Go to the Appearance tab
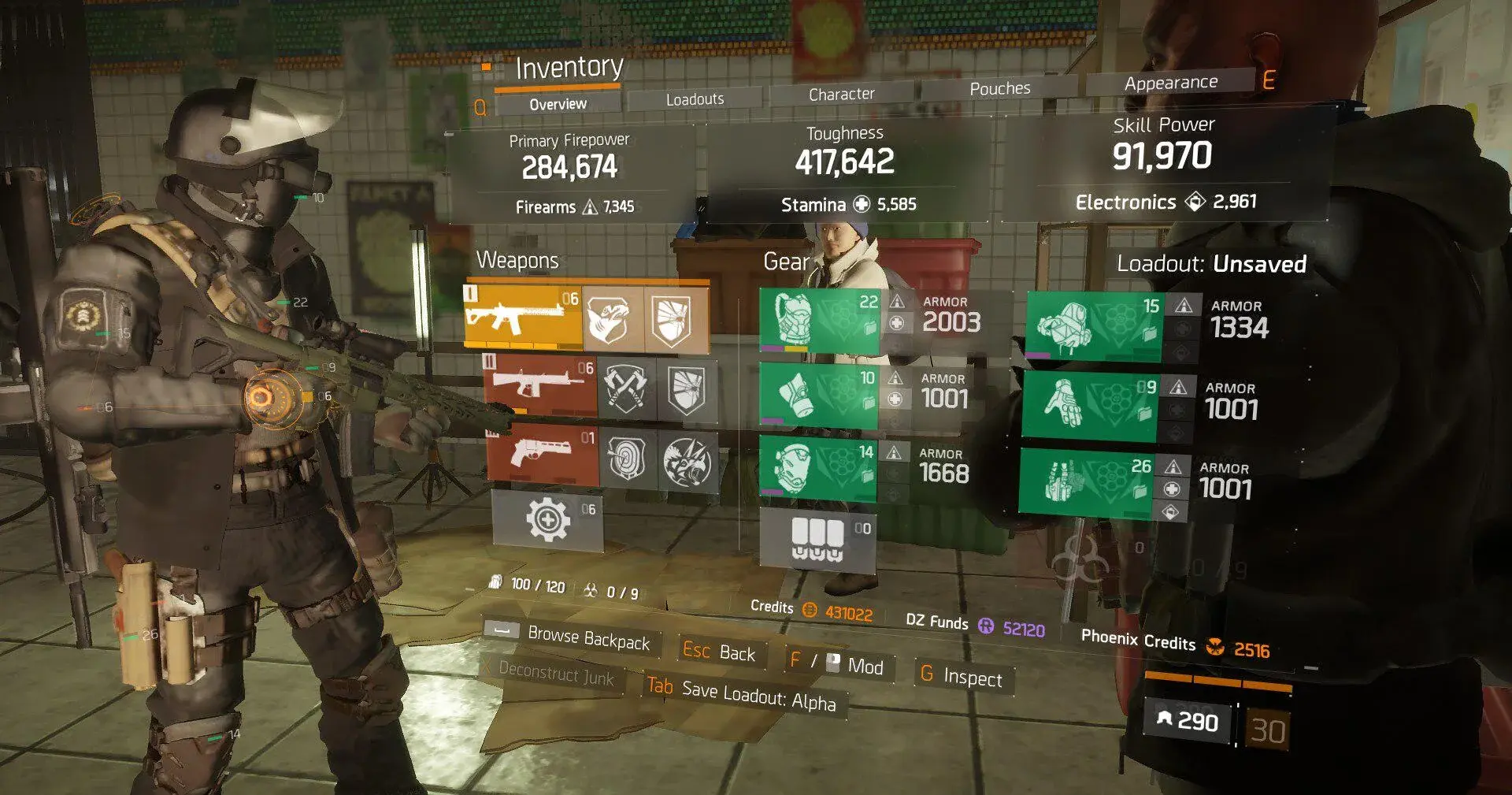This screenshot has width=1512, height=795. click(x=1170, y=83)
